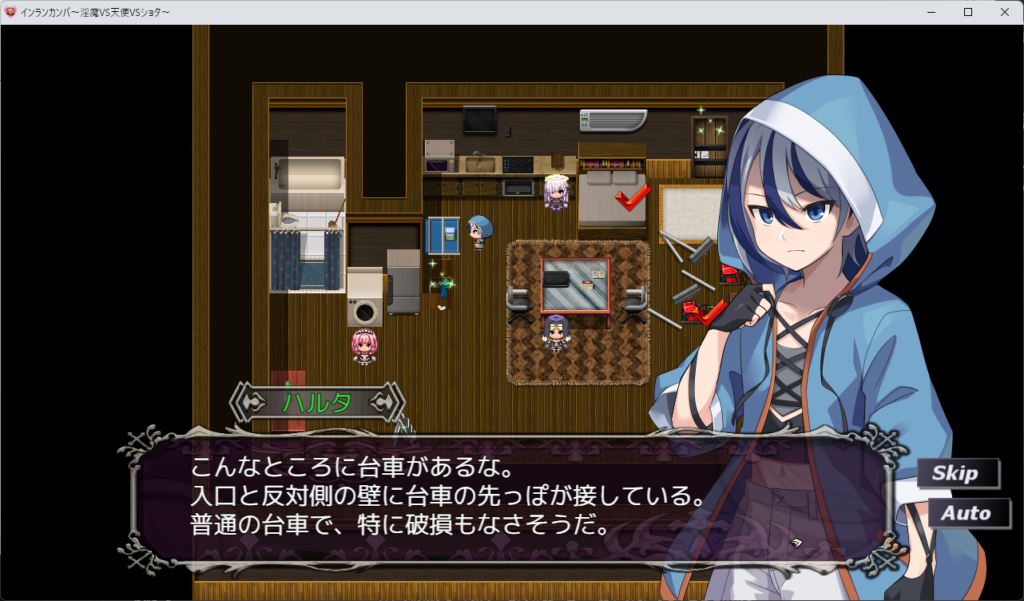Advance the dialogue text box
The image size is (1024, 601).
tap(500, 497)
